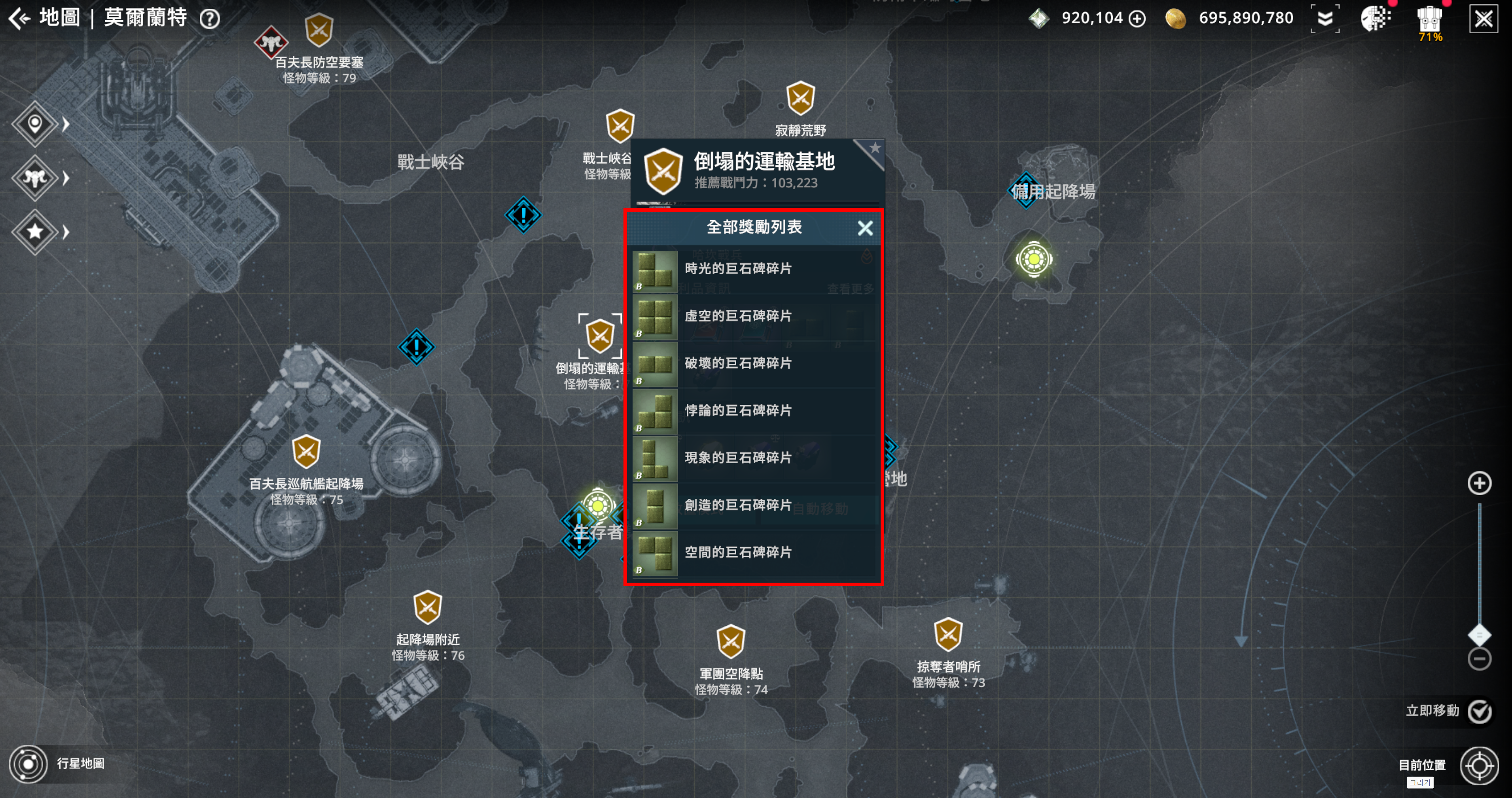Zoom in the map with plus button
This screenshot has width=1512, height=798.
(1479, 483)
